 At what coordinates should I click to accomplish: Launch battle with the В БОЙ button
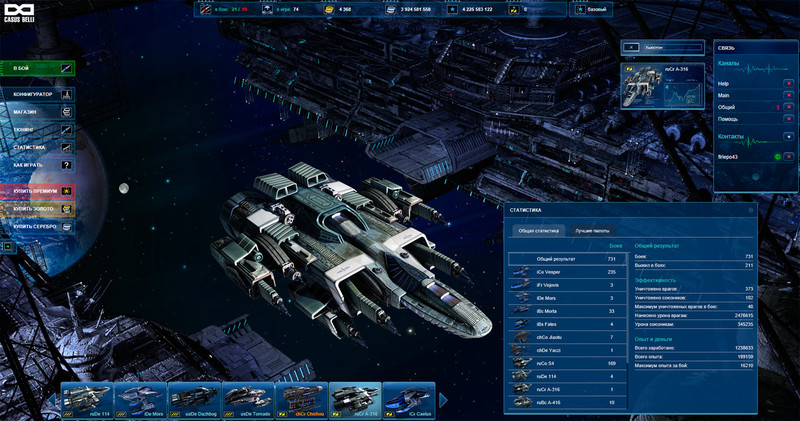pos(38,68)
